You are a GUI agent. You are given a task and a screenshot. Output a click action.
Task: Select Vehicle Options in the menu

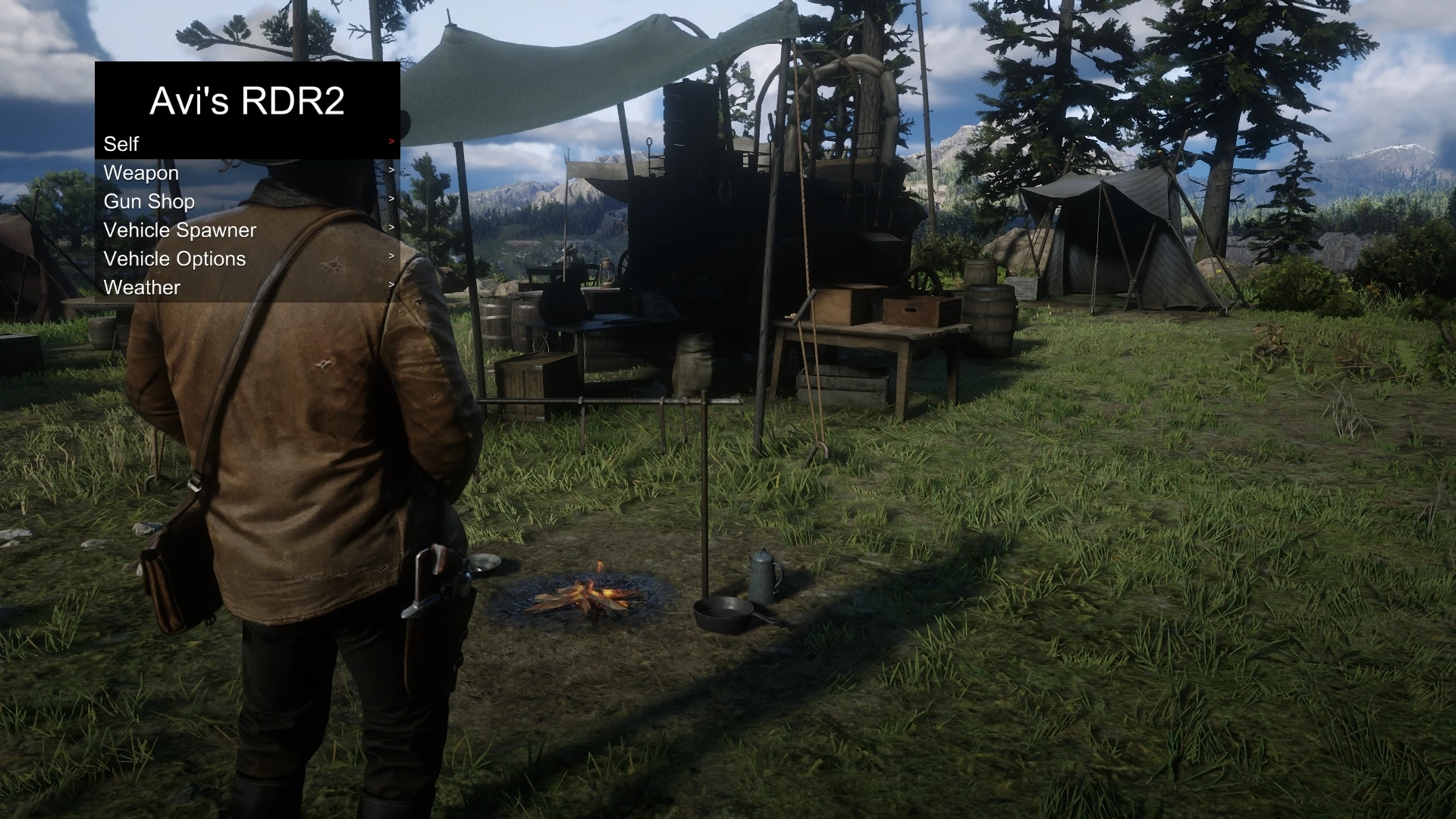pos(174,259)
